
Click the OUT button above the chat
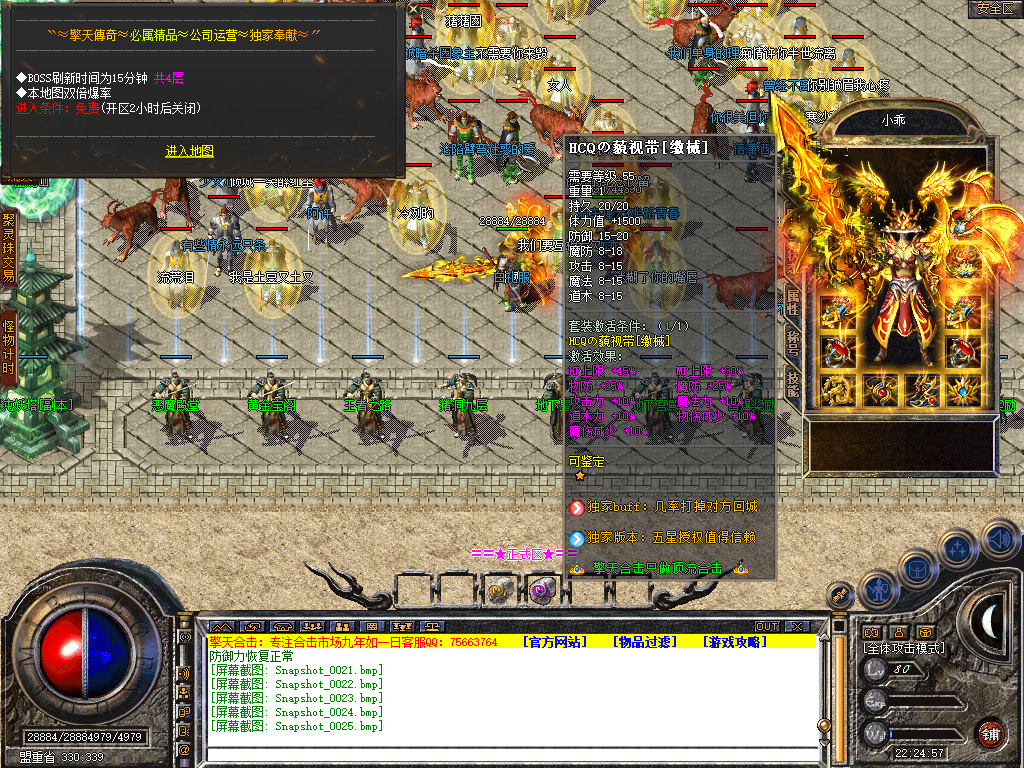[x=766, y=627]
